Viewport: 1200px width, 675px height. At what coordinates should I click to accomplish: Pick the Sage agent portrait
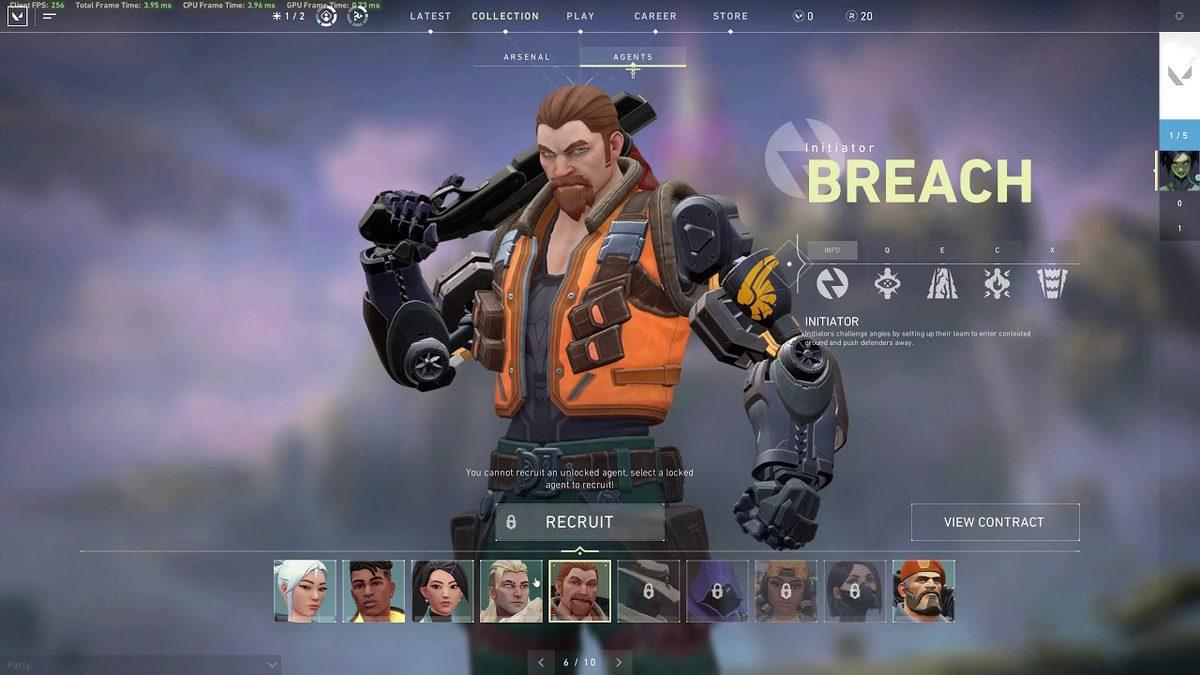point(442,591)
